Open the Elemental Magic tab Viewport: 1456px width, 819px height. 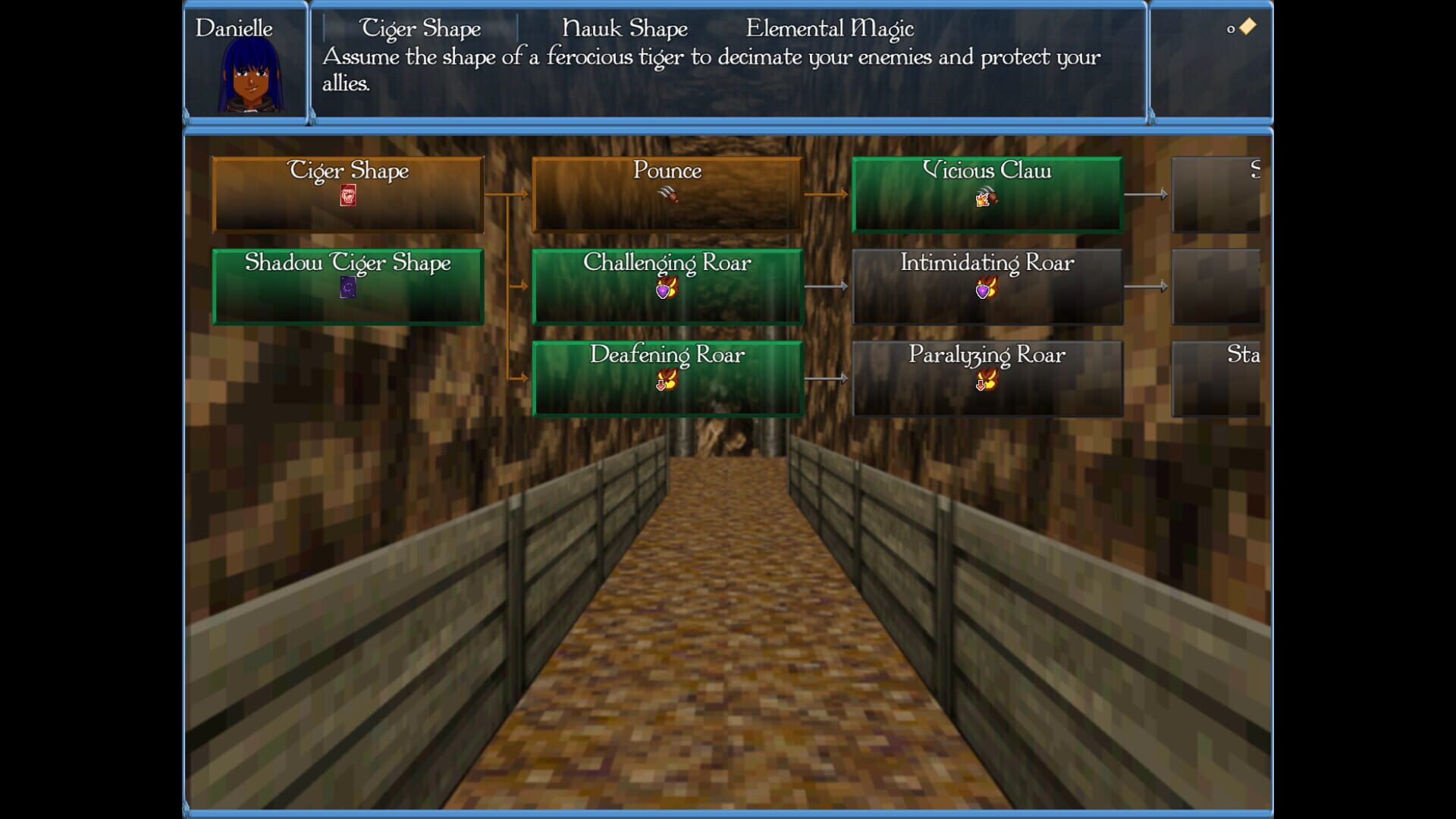point(830,28)
